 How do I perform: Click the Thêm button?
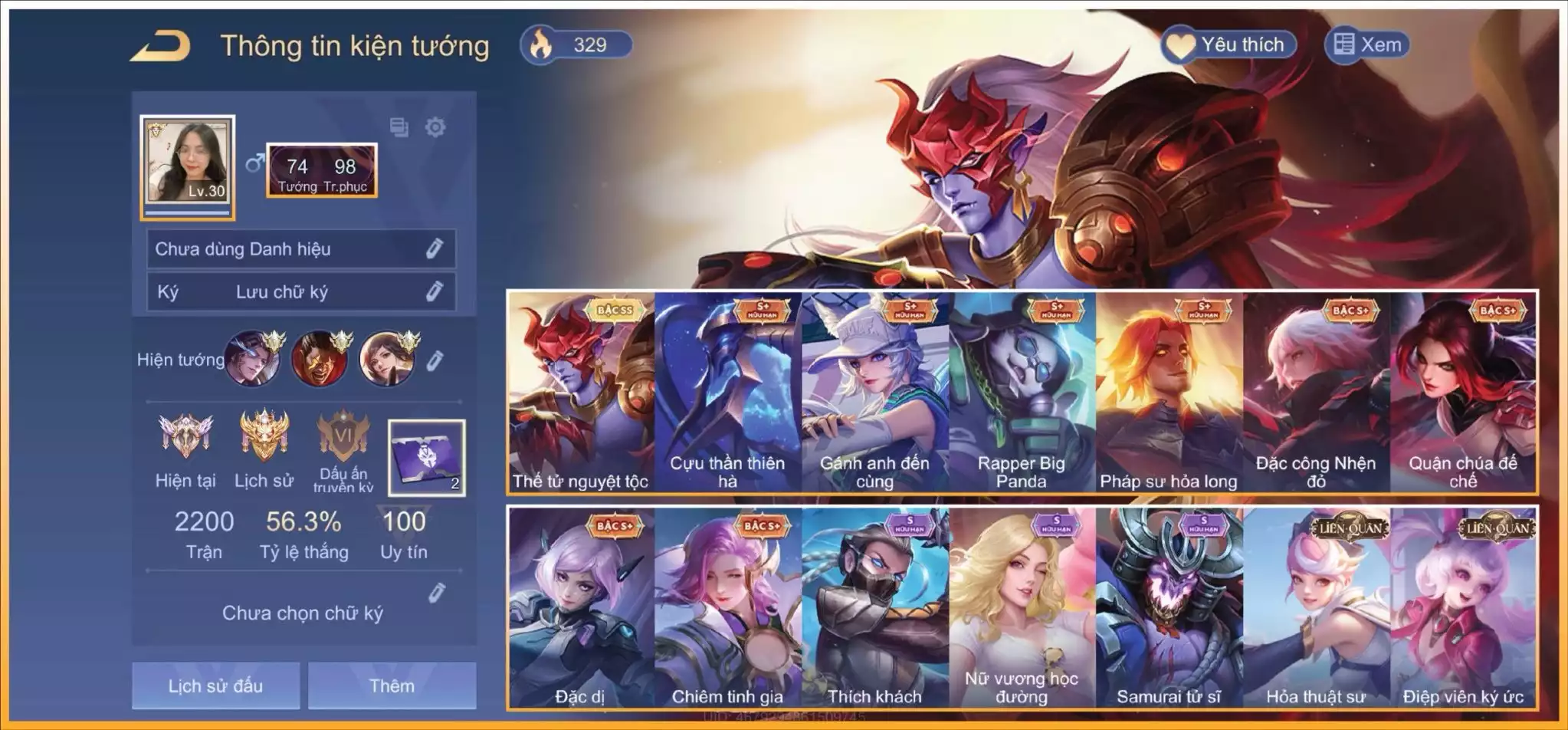pyautogui.click(x=392, y=685)
